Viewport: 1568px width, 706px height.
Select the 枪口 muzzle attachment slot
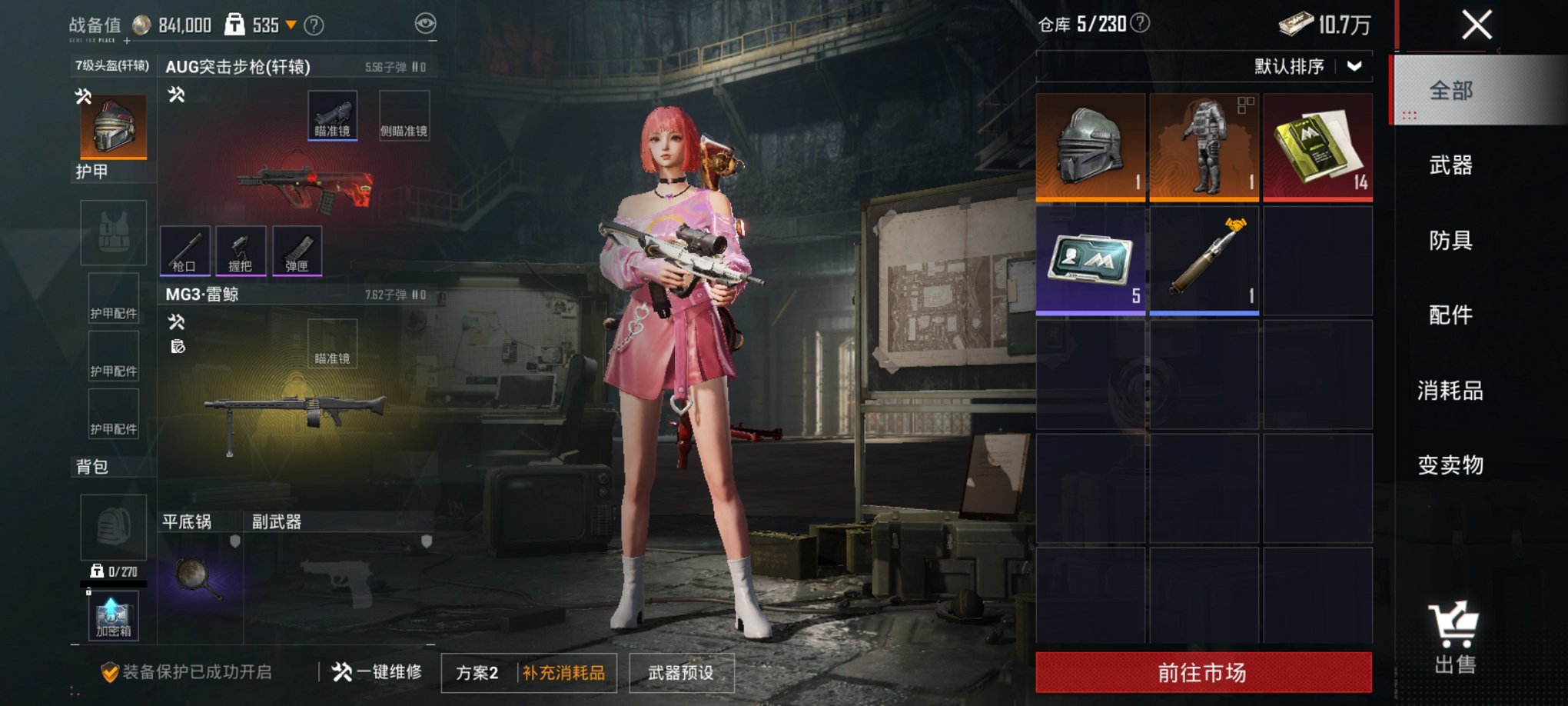pyautogui.click(x=184, y=250)
